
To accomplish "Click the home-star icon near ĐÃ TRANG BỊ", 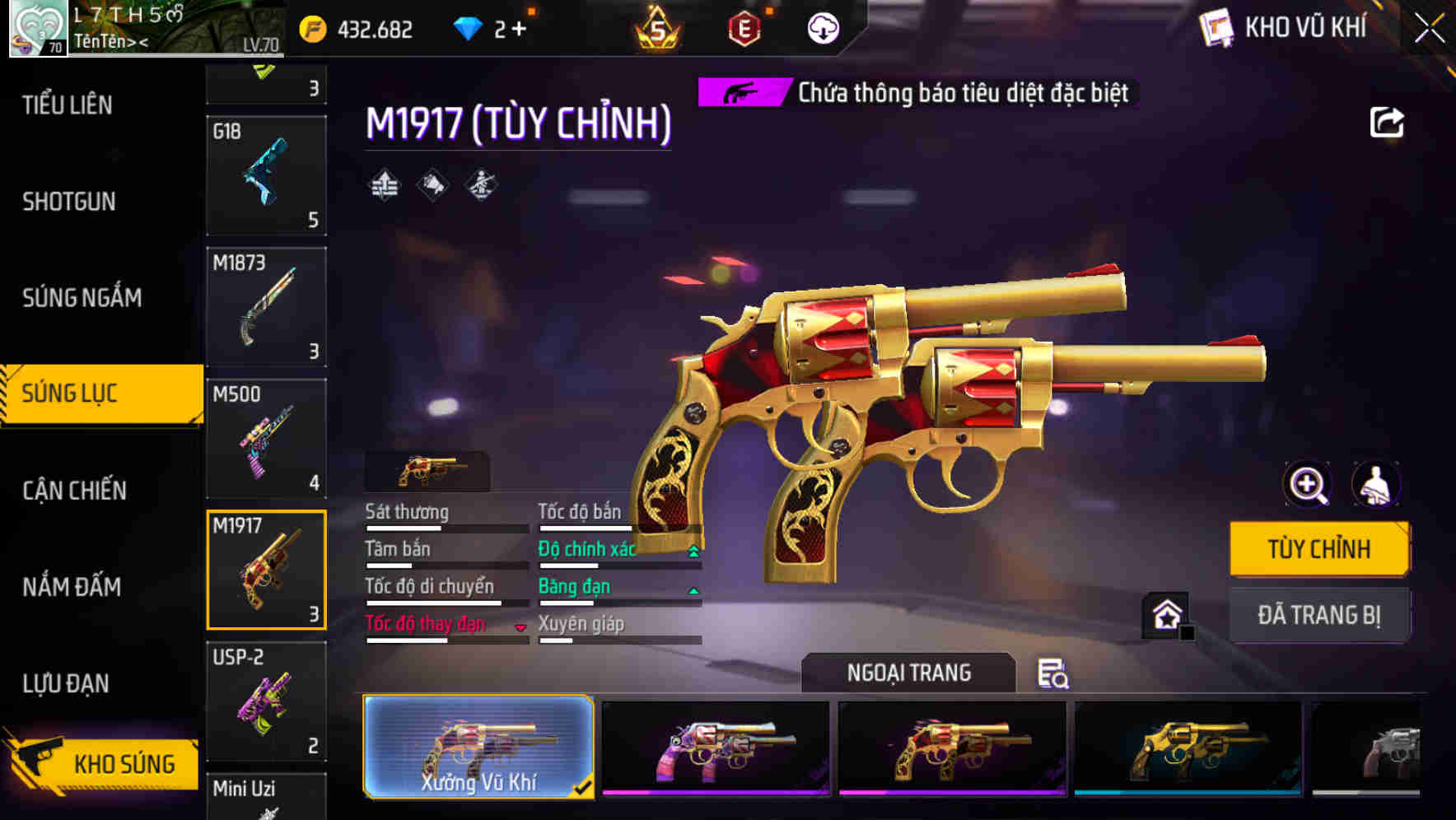I will tap(1165, 614).
